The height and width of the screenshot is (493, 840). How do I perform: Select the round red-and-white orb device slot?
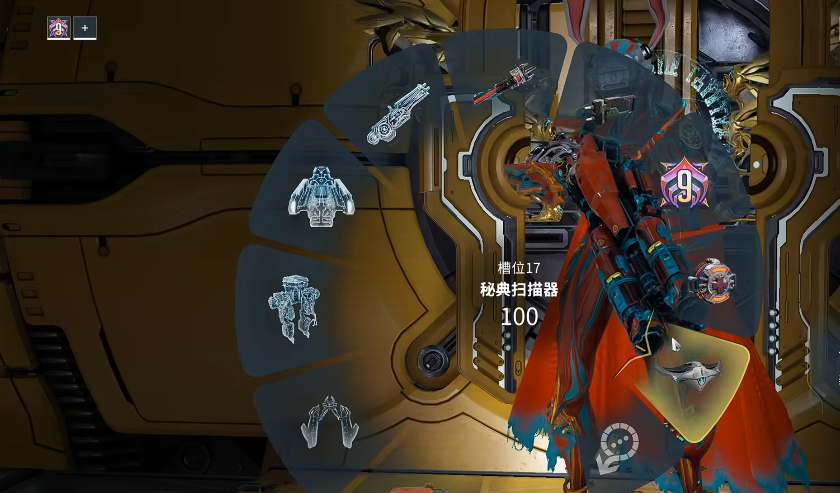click(711, 281)
